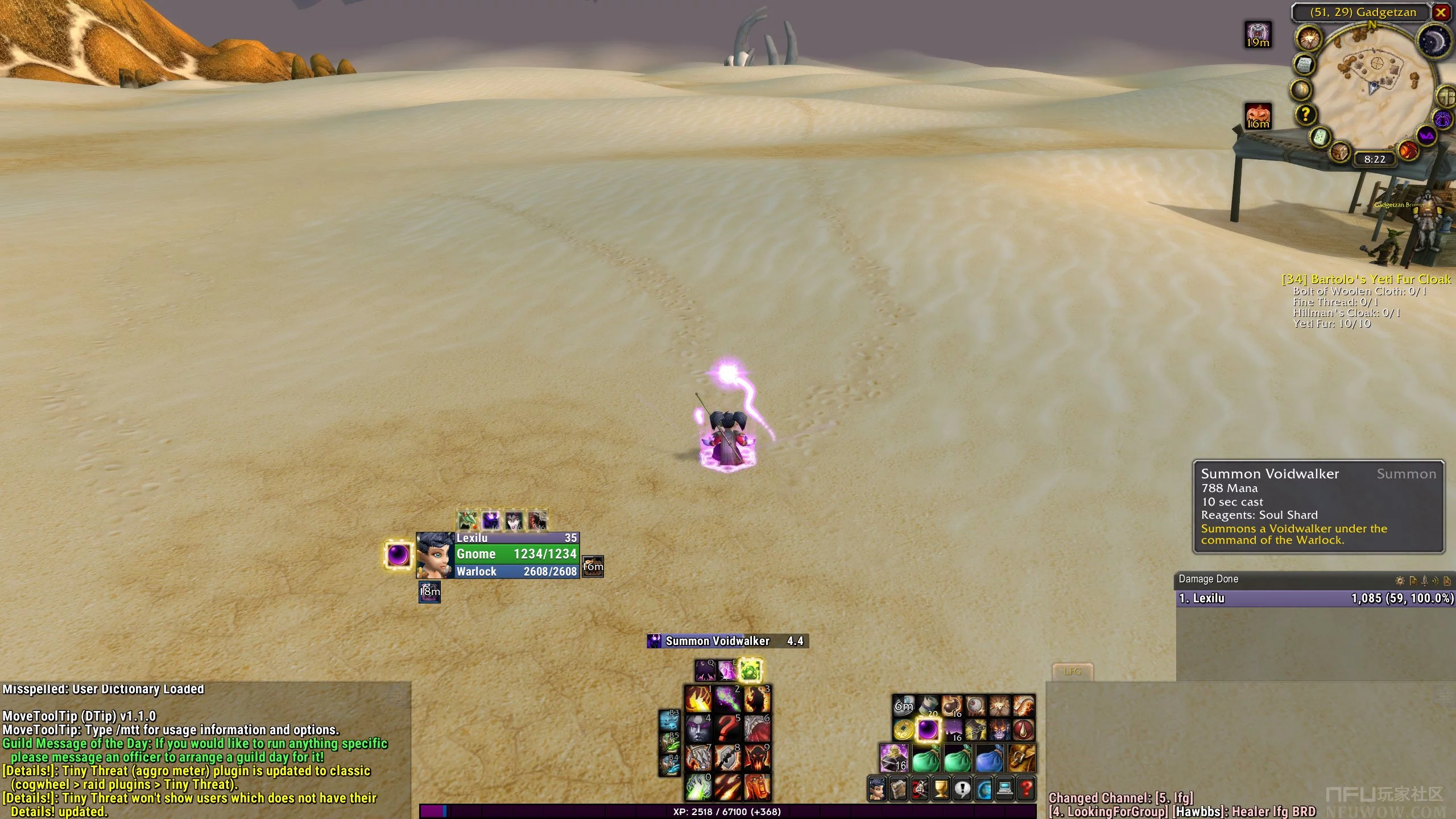Open the brown leather backpack
This screenshot has height=819, width=1456.
tap(1021, 758)
